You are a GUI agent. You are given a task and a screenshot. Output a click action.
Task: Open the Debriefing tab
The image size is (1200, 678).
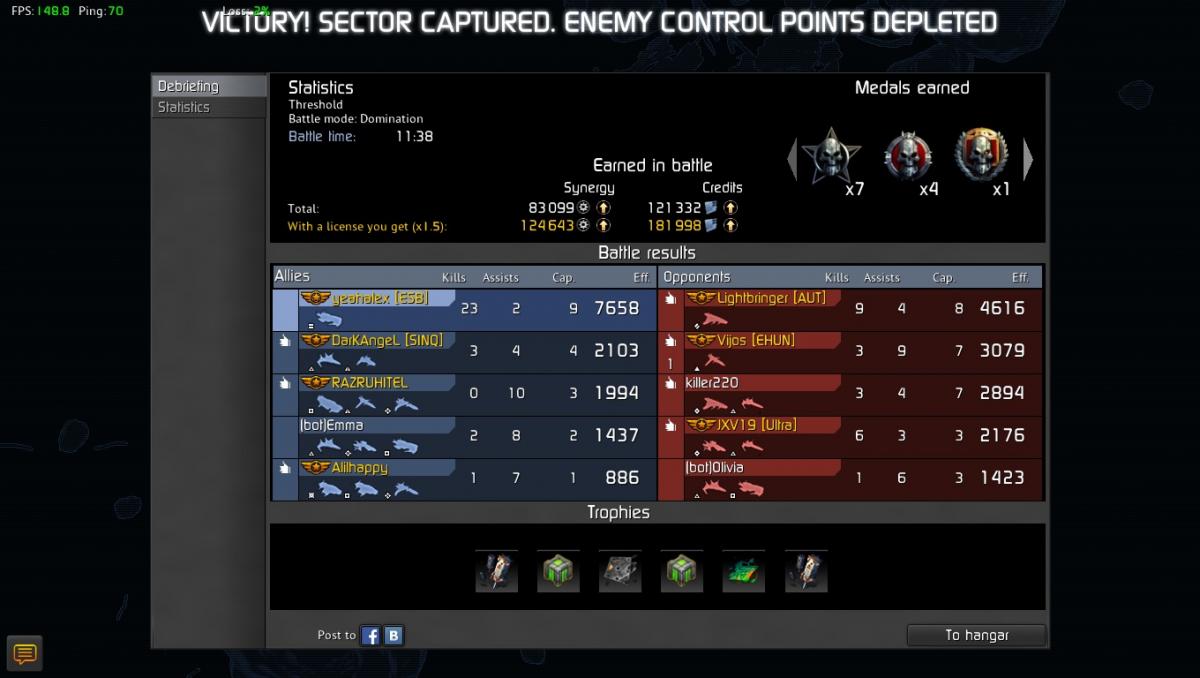click(x=188, y=87)
